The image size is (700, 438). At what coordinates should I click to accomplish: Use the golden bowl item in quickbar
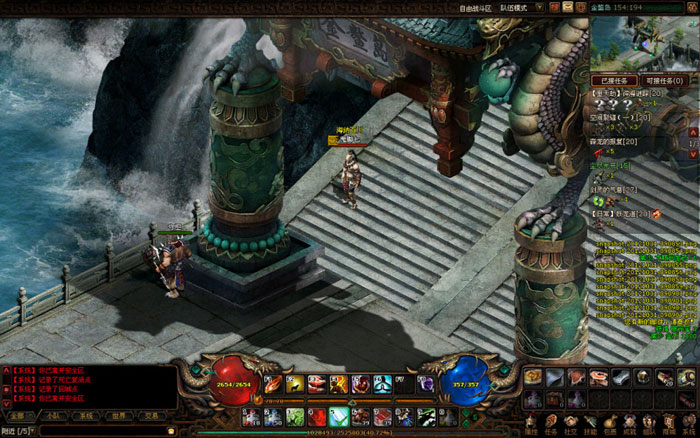[x=534, y=376]
